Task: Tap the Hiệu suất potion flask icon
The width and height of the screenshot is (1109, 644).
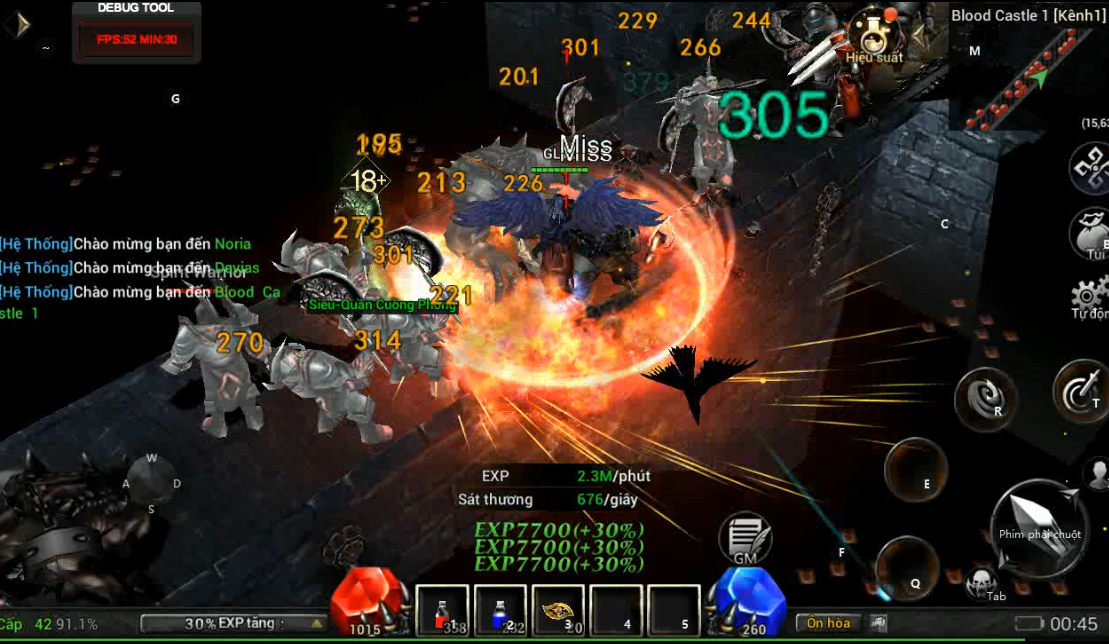Action: 872,35
